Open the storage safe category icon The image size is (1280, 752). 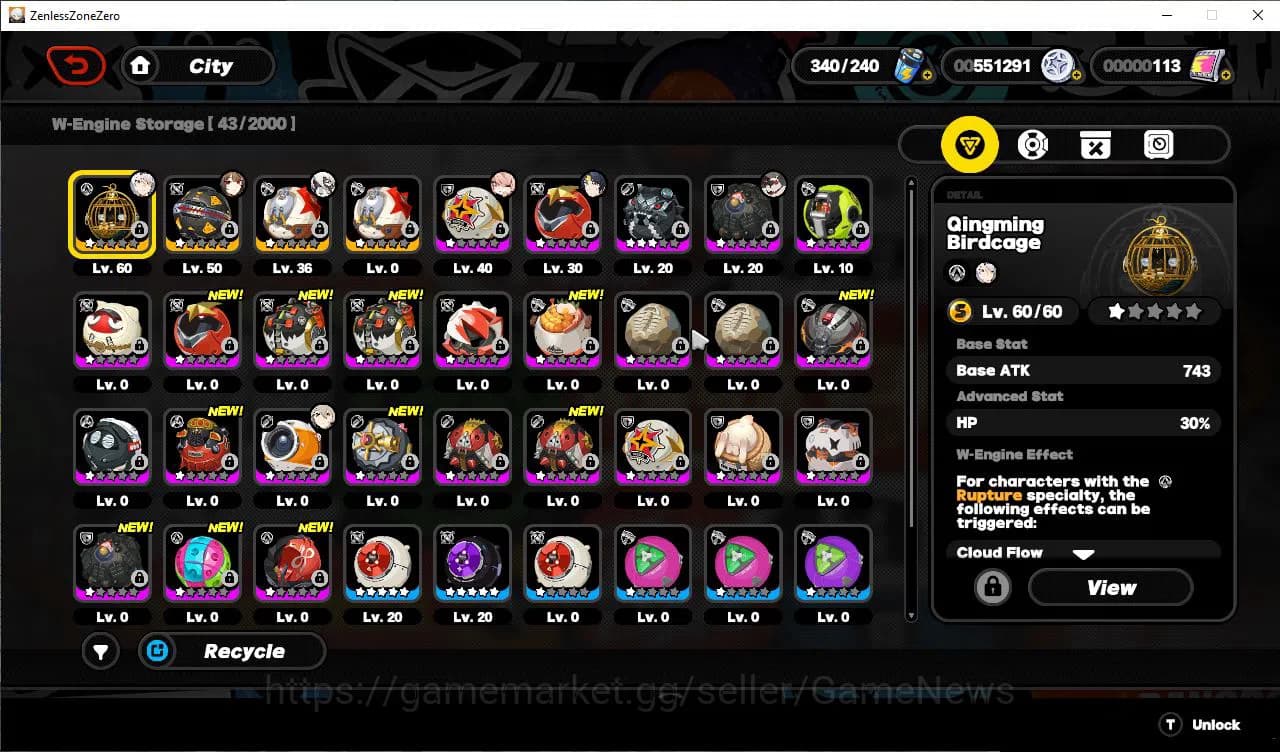click(x=1158, y=144)
